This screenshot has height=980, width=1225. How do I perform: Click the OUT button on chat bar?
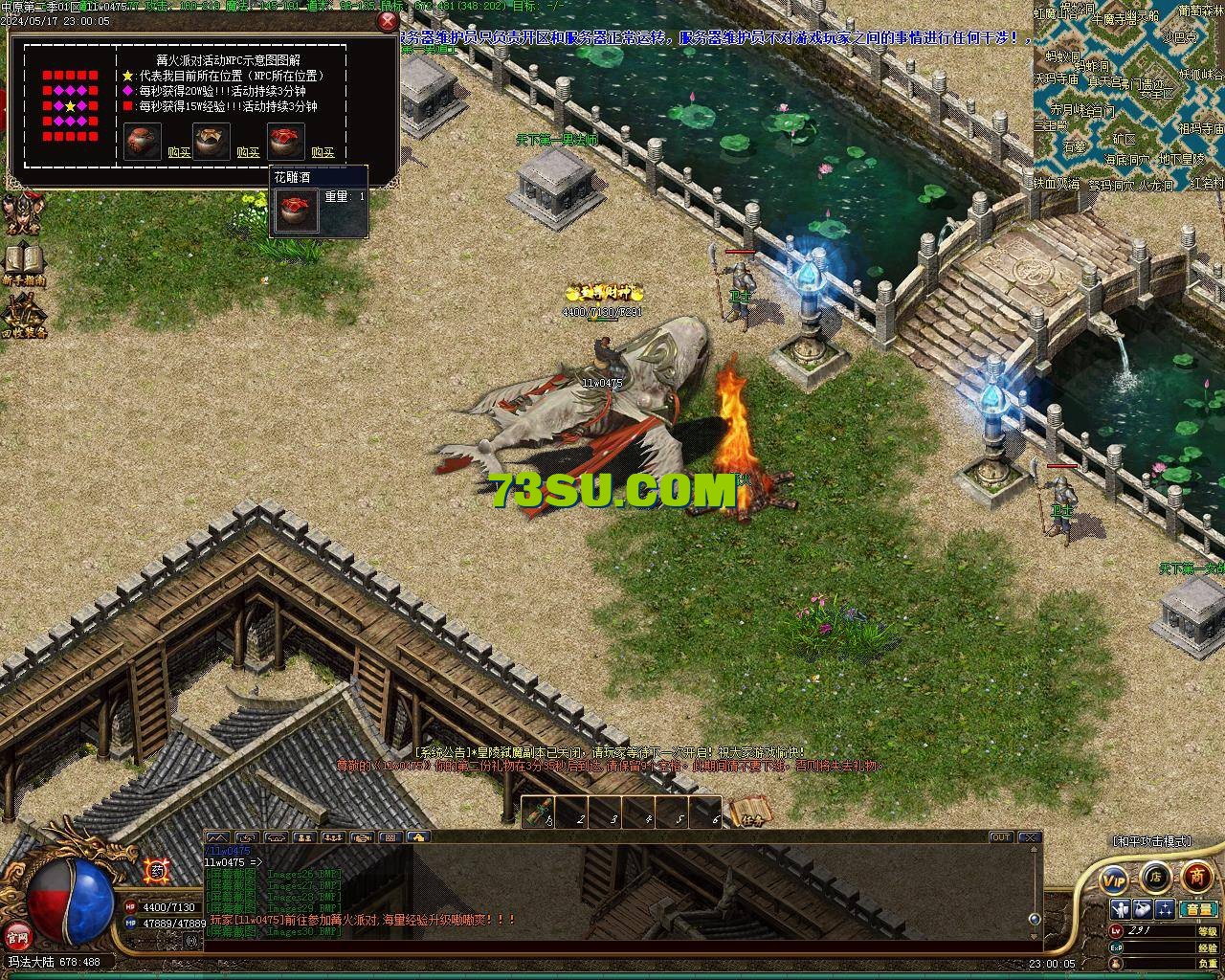pos(1000,837)
